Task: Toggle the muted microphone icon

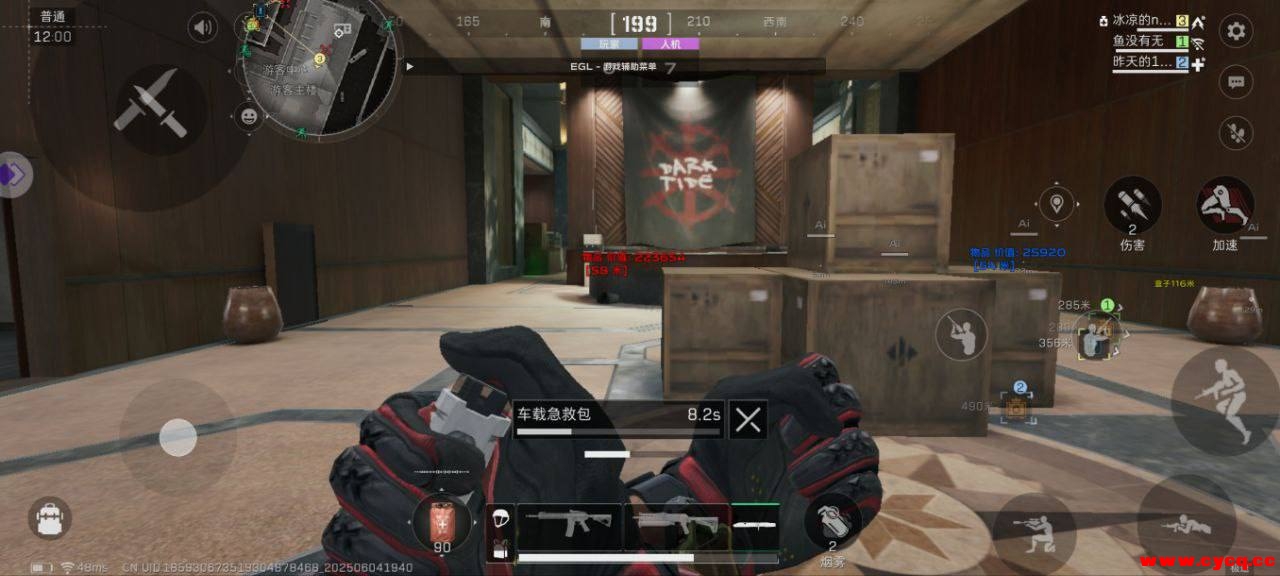Action: tap(1236, 133)
